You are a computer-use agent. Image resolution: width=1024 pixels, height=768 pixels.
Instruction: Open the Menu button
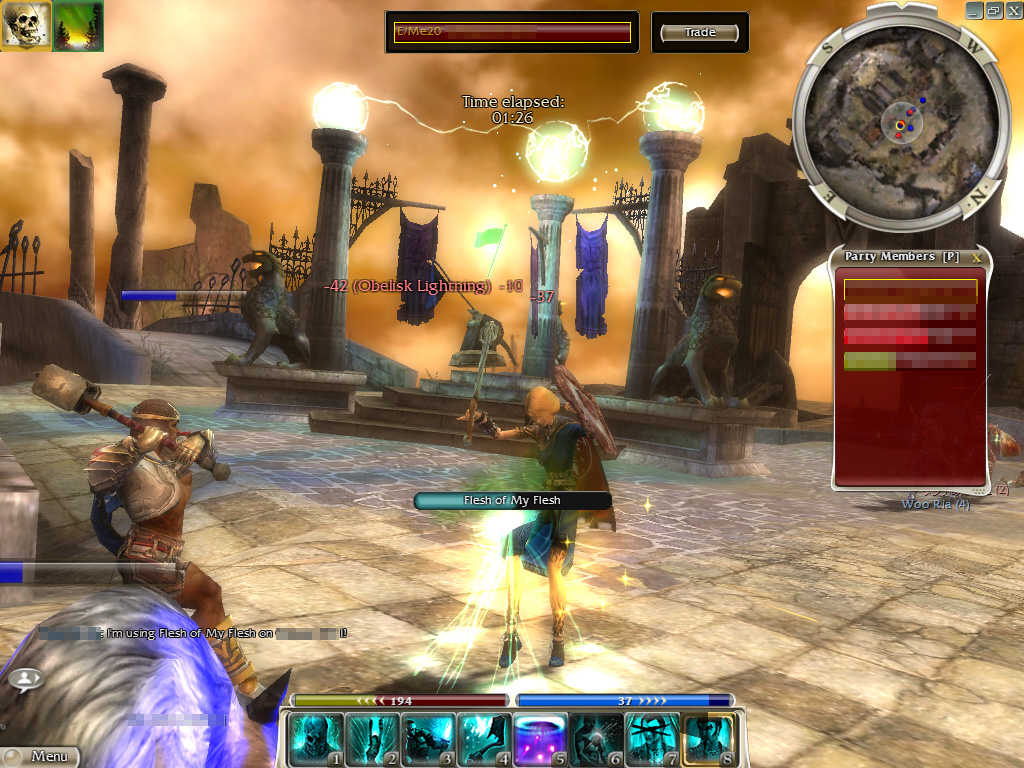40,757
